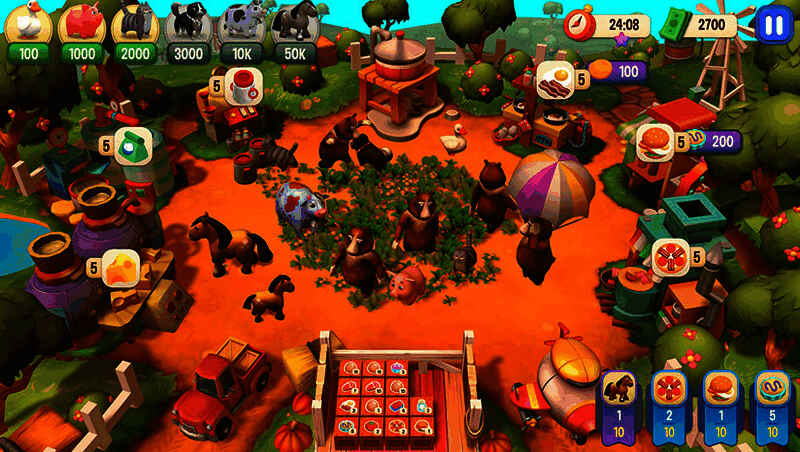Select the yellow star cookie product icon
The image size is (800, 452).
tap(119, 267)
